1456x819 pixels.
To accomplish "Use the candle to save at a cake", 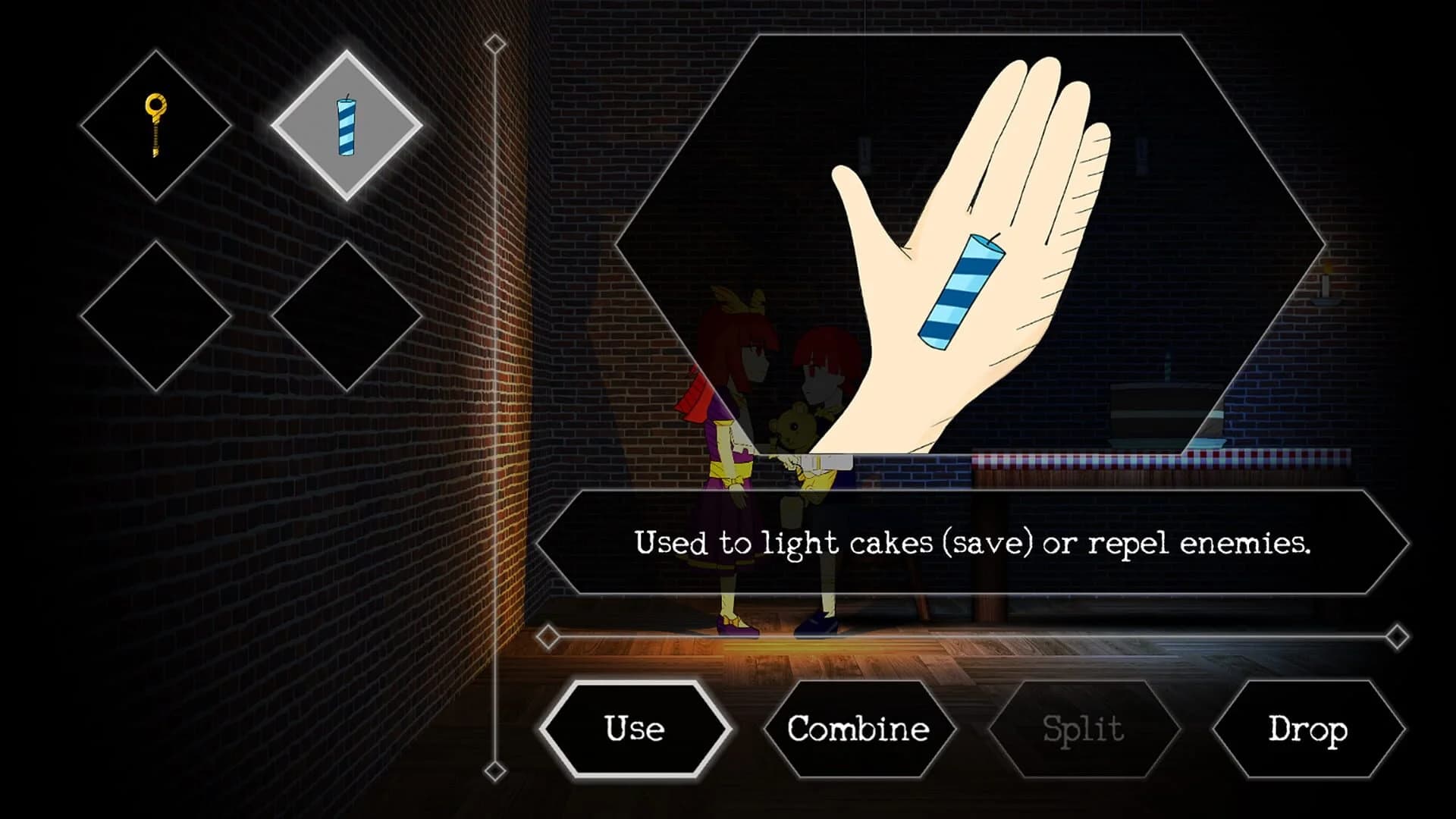I will [x=635, y=730].
